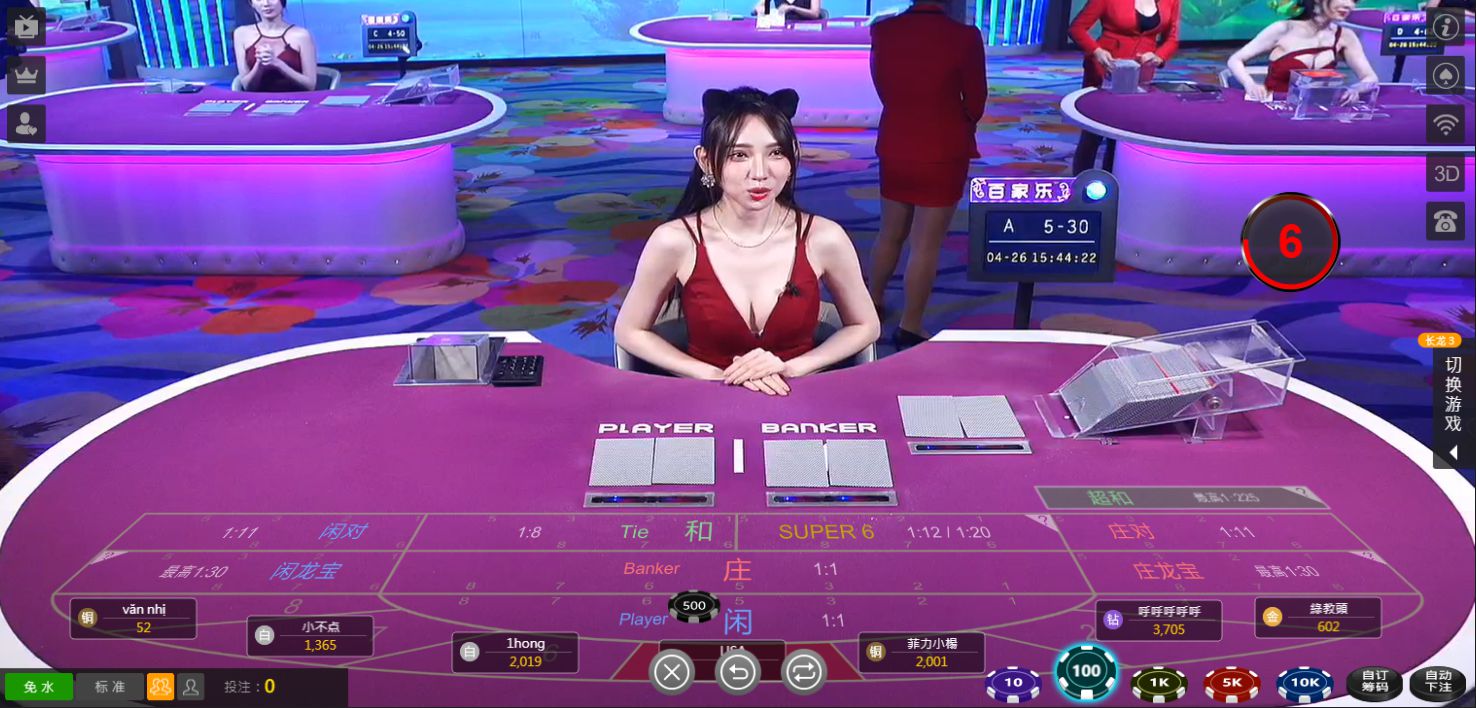Choose the 1K chip
The height and width of the screenshot is (708, 1476).
(x=1158, y=684)
